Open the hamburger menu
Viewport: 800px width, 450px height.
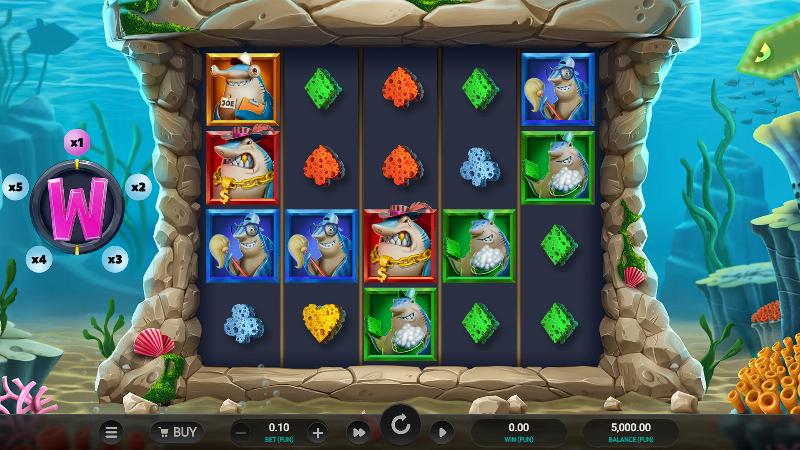click(112, 432)
